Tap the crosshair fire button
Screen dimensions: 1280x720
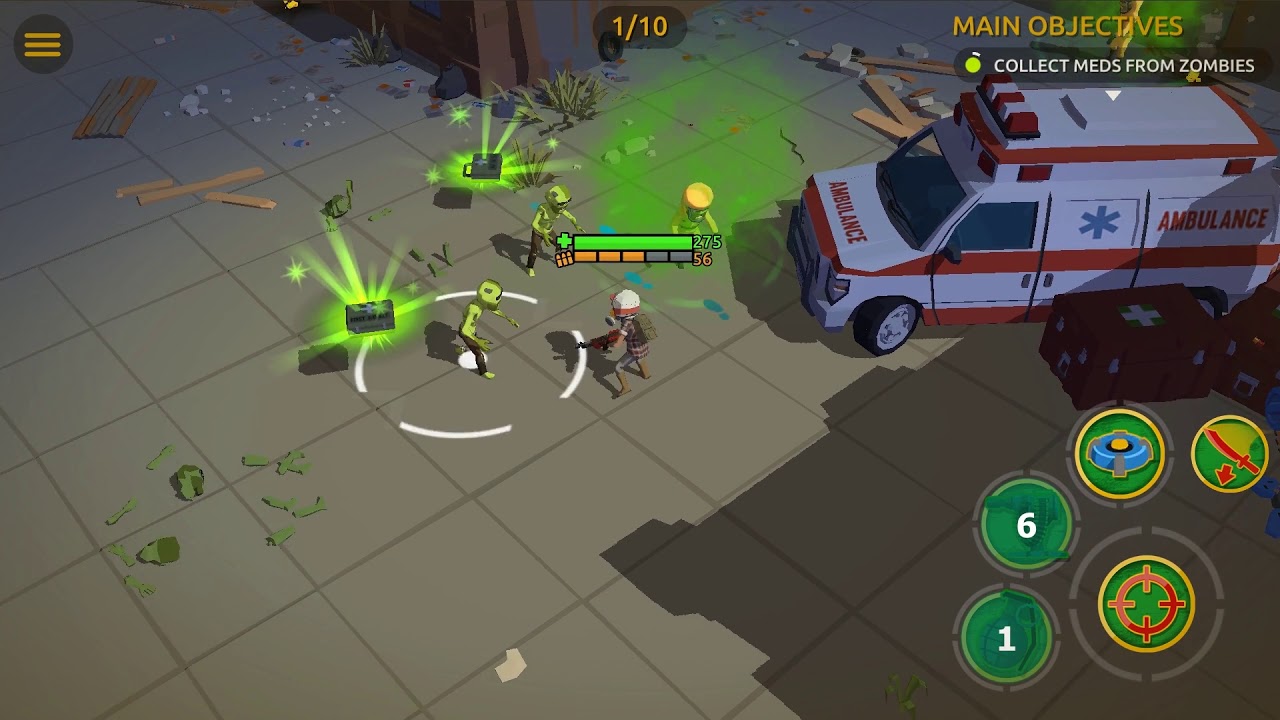click(x=1146, y=603)
